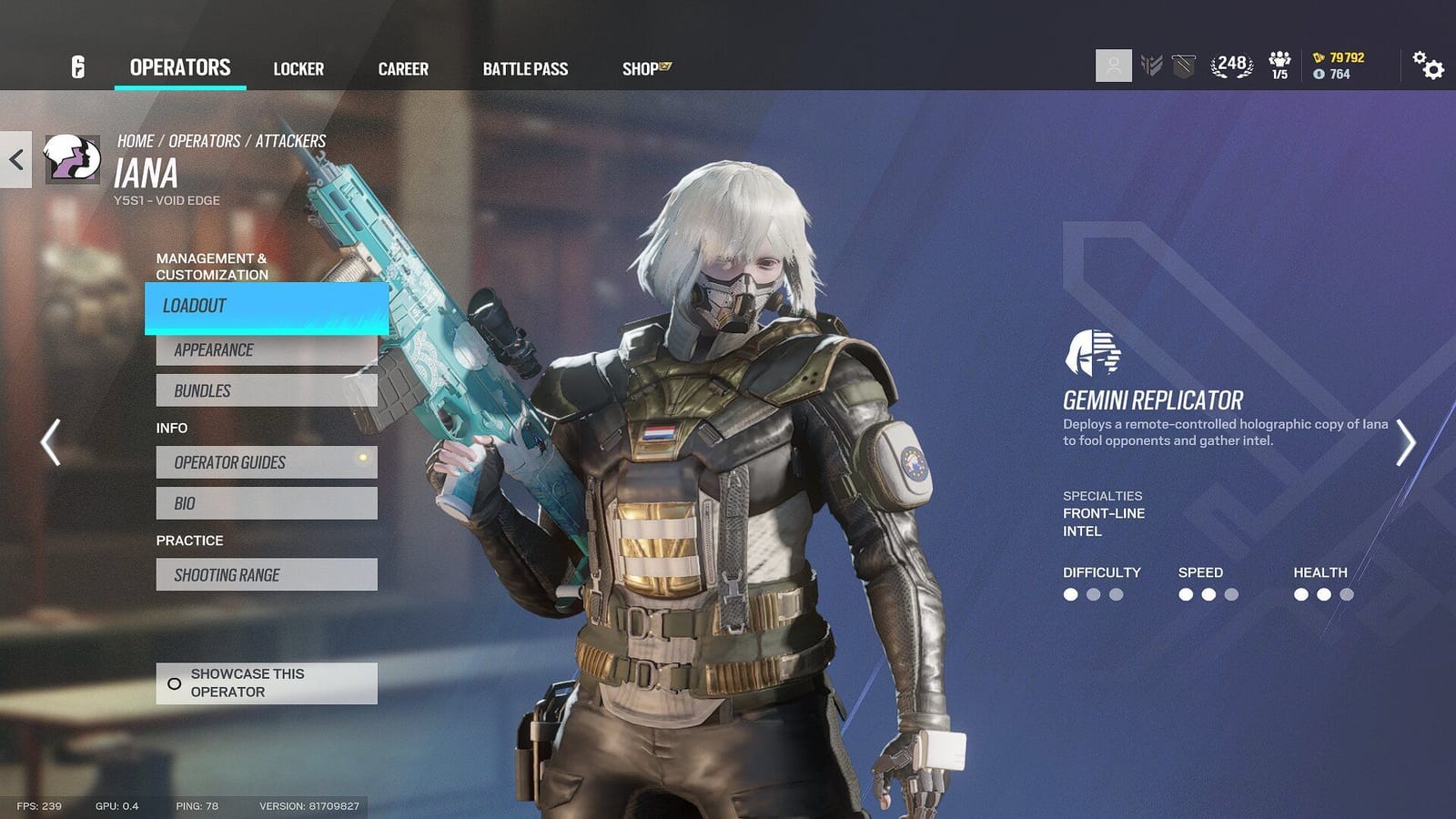
Task: View the rank chevron badge icon
Action: [1151, 66]
